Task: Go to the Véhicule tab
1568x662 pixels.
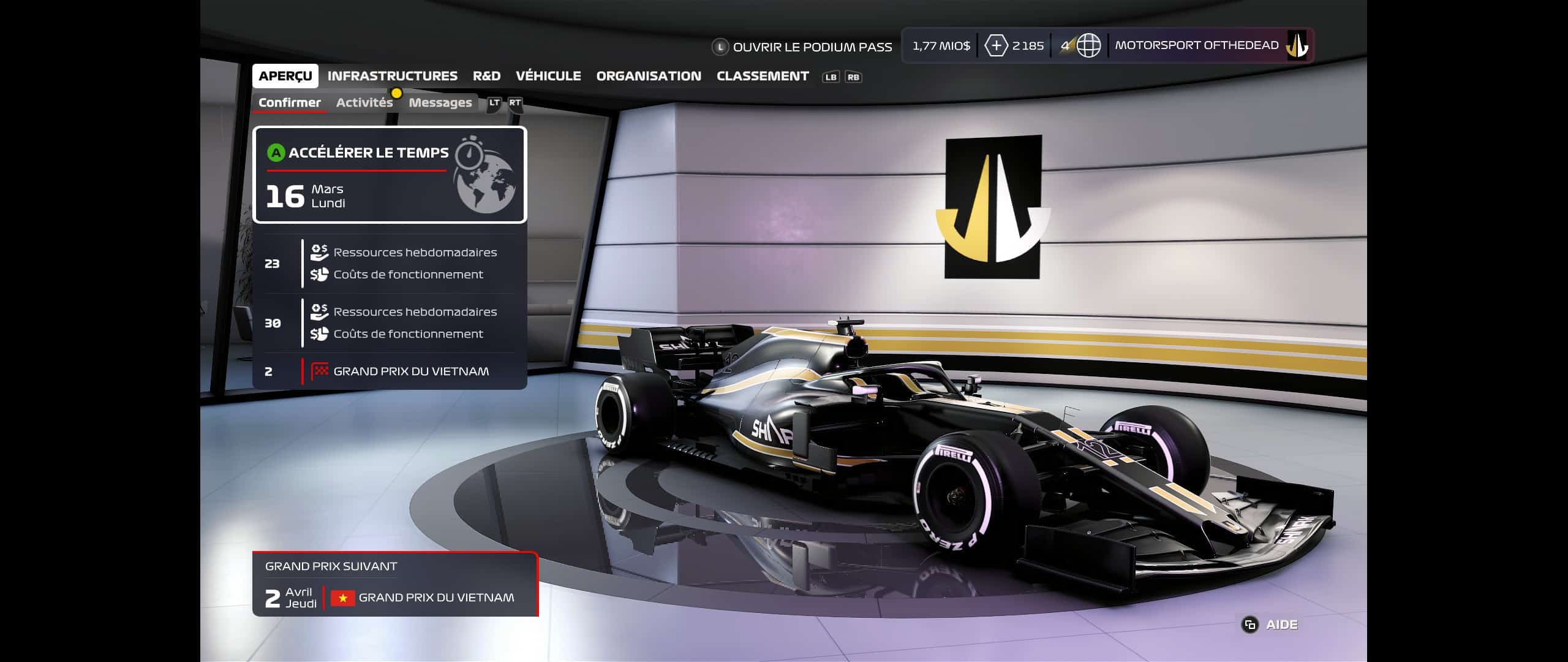Action: click(548, 76)
